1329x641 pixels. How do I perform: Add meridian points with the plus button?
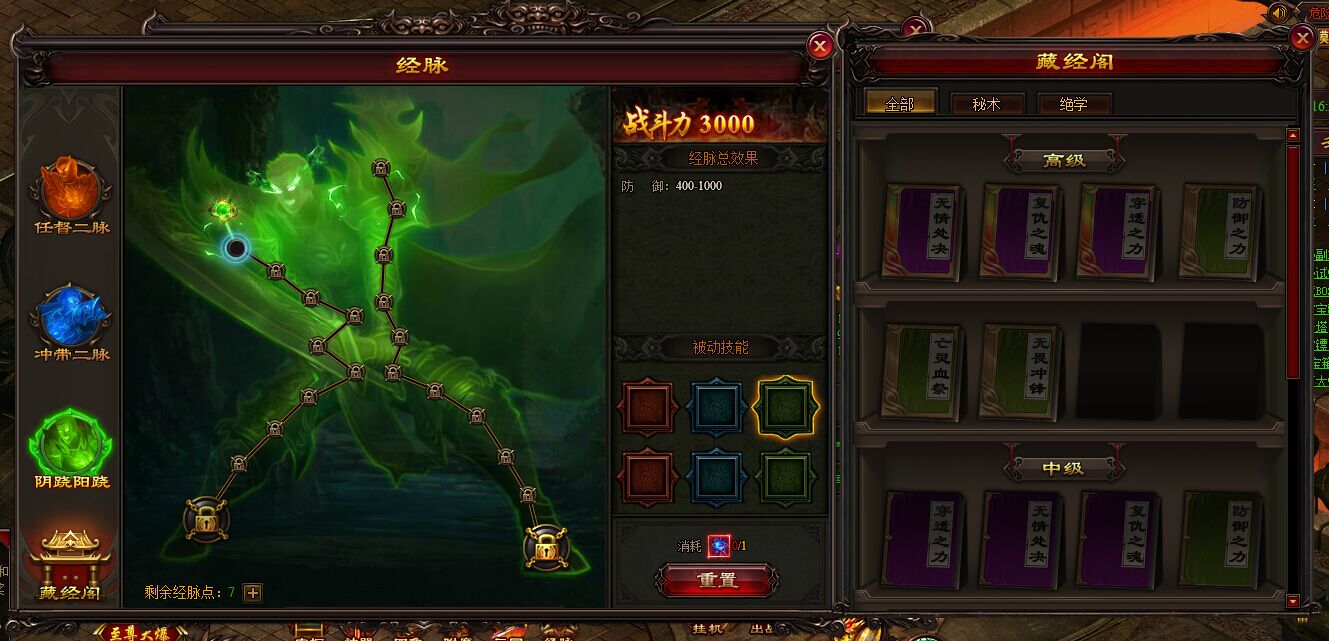tap(253, 593)
